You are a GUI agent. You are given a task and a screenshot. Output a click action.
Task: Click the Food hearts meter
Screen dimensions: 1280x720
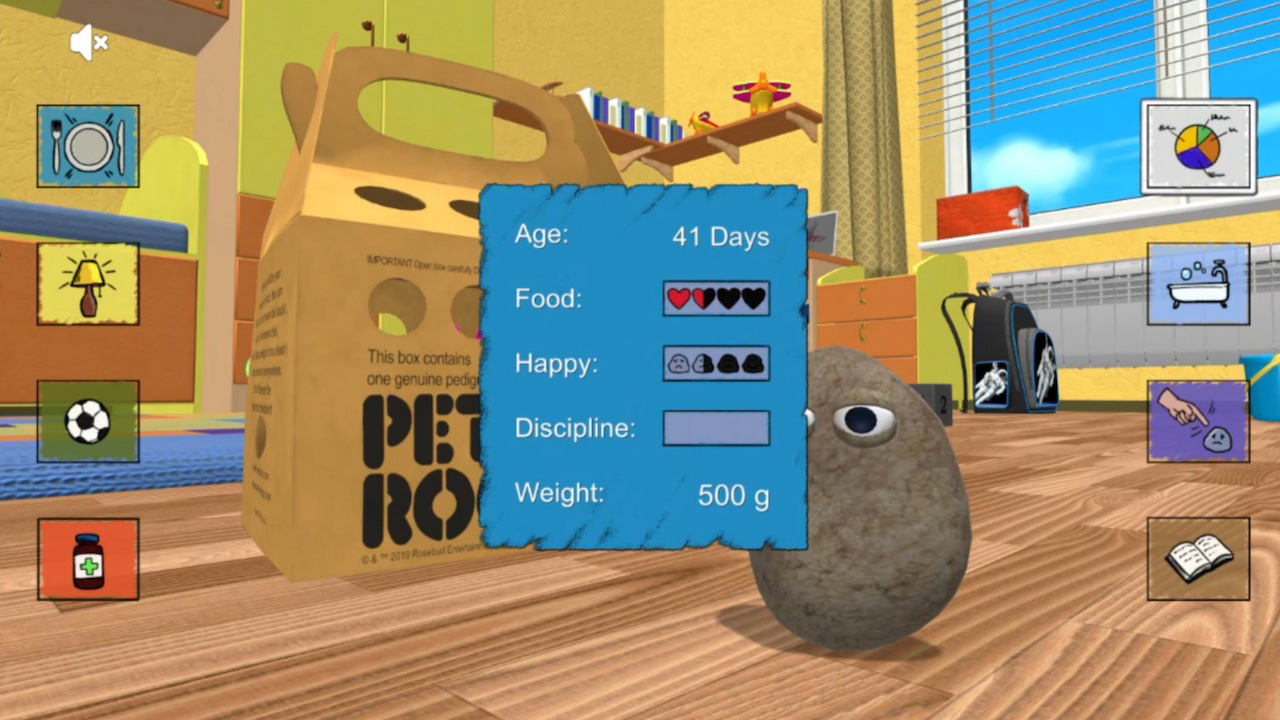click(715, 298)
